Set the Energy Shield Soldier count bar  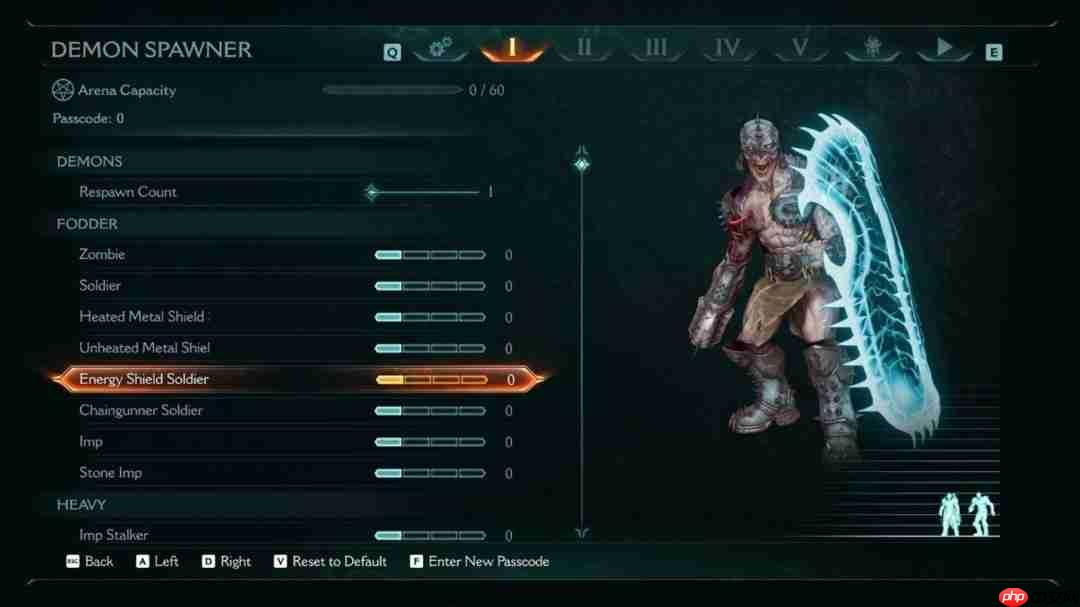430,380
